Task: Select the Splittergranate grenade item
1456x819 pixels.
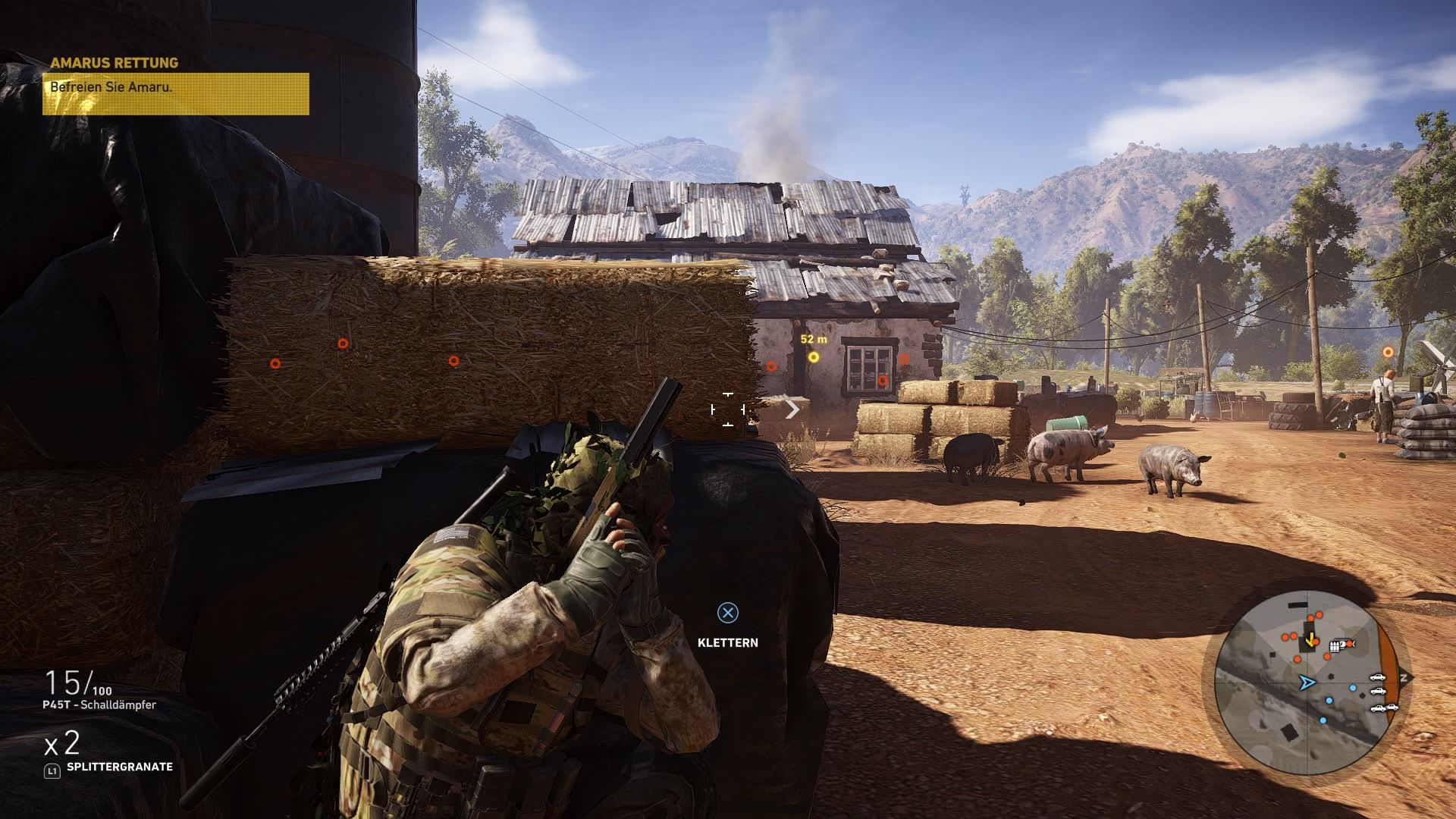Action: point(119,767)
